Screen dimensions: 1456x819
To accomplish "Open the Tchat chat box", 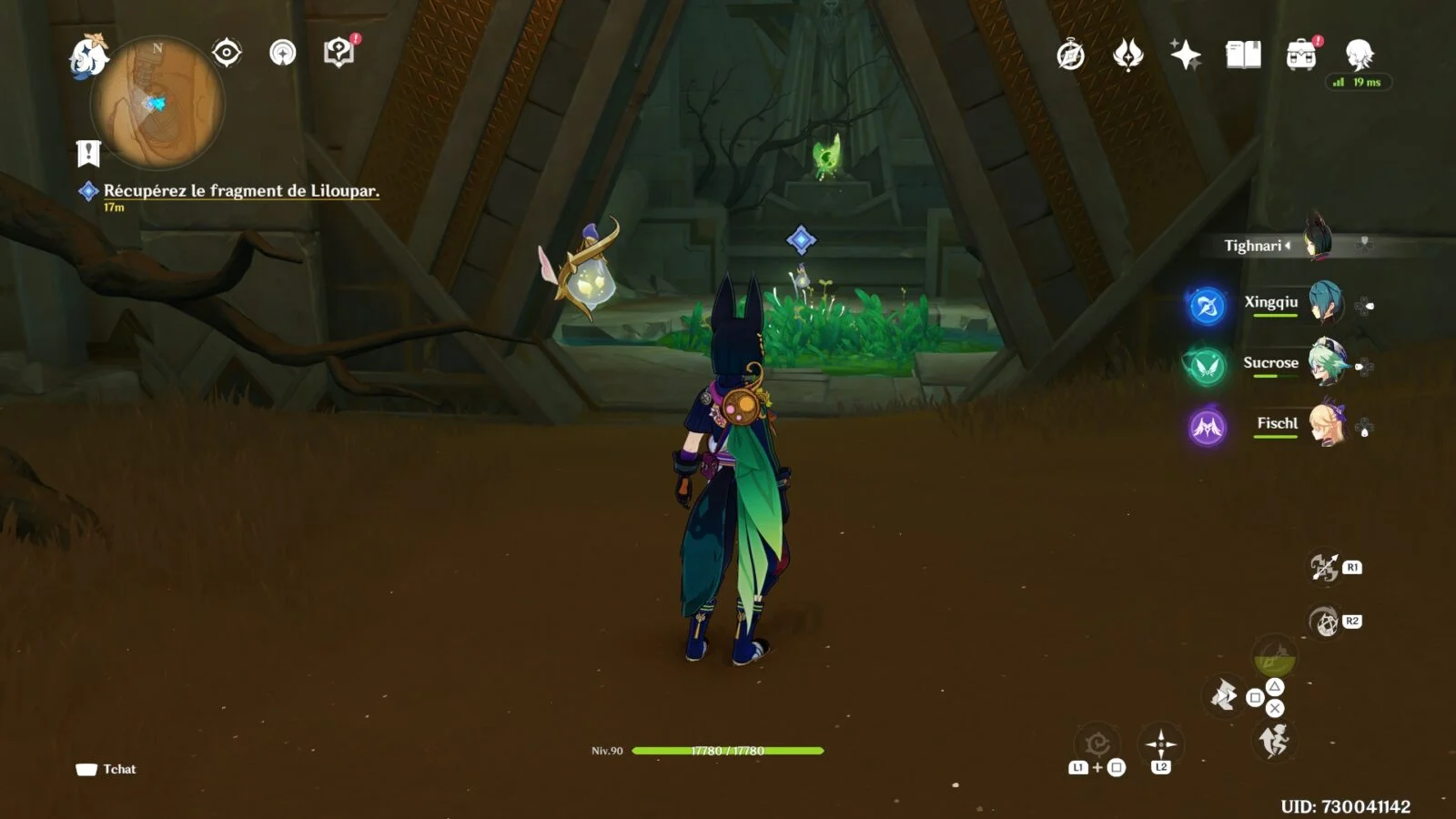I will coord(106,769).
